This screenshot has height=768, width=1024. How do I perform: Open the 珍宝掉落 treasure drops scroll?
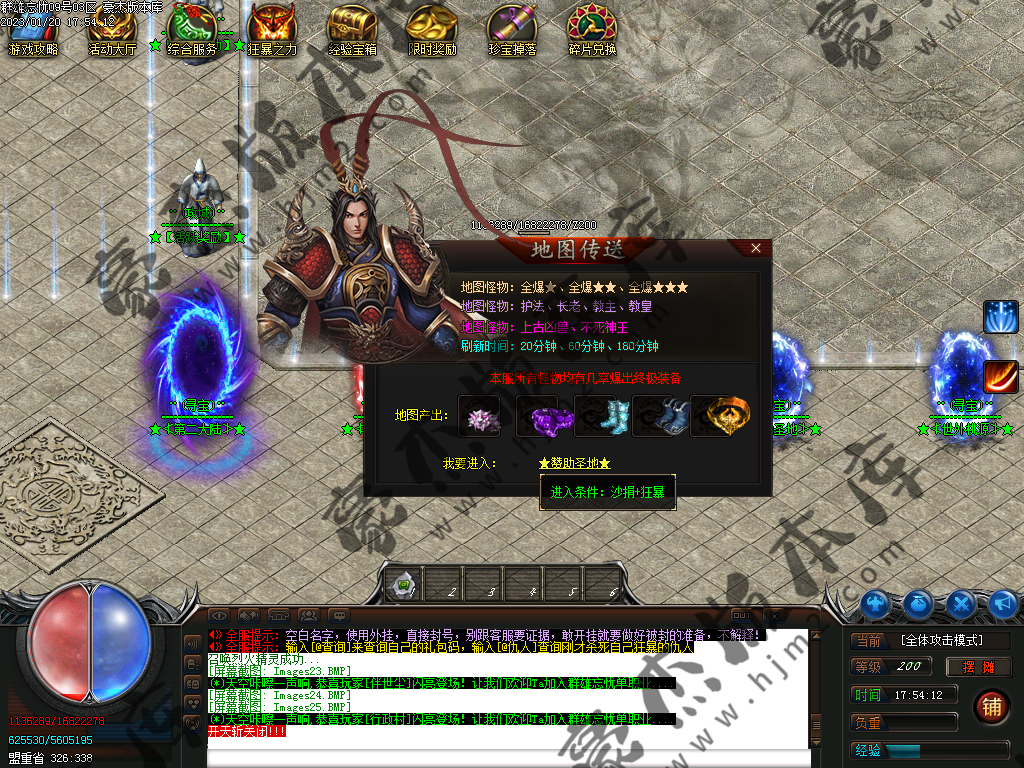pos(512,28)
